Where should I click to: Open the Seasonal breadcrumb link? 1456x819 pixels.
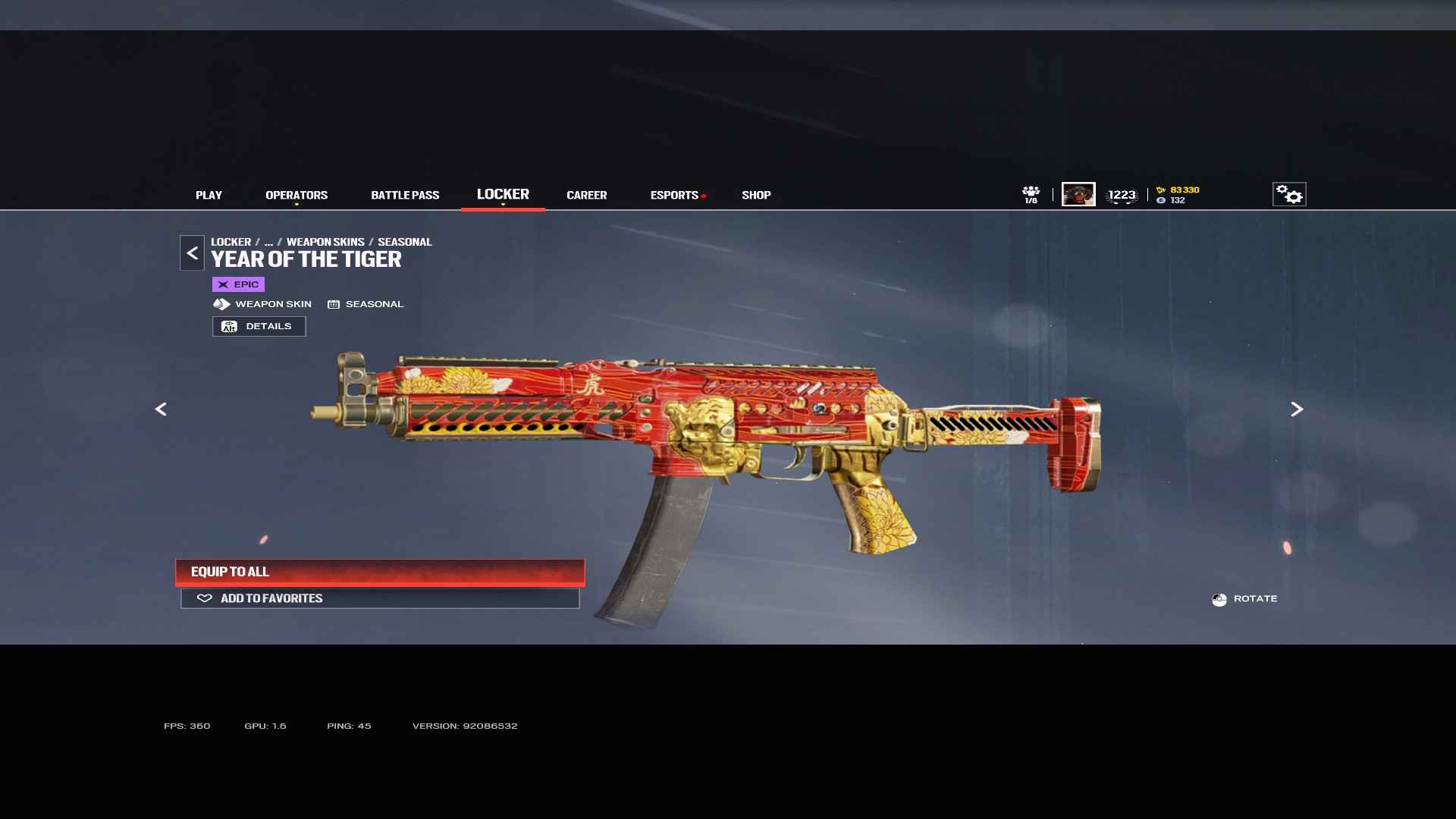(404, 242)
